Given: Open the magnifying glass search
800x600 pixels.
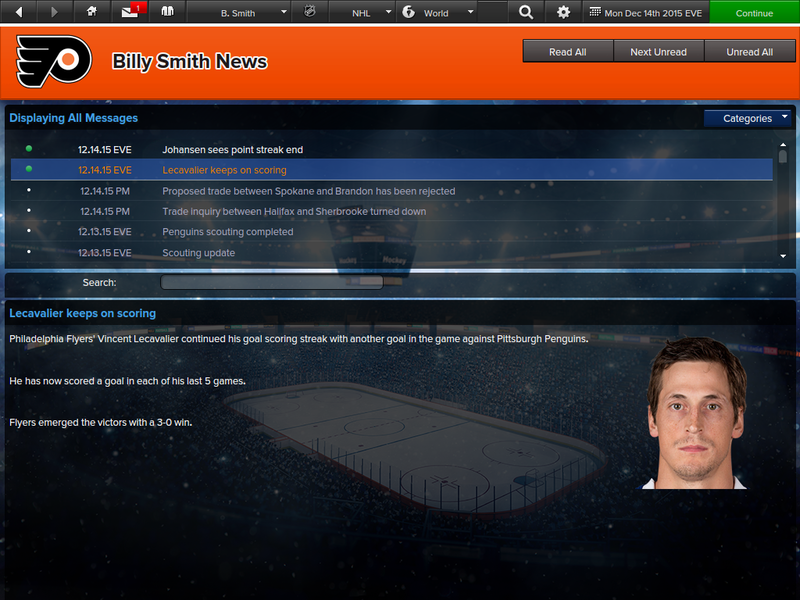Looking at the screenshot, I should pos(527,13).
